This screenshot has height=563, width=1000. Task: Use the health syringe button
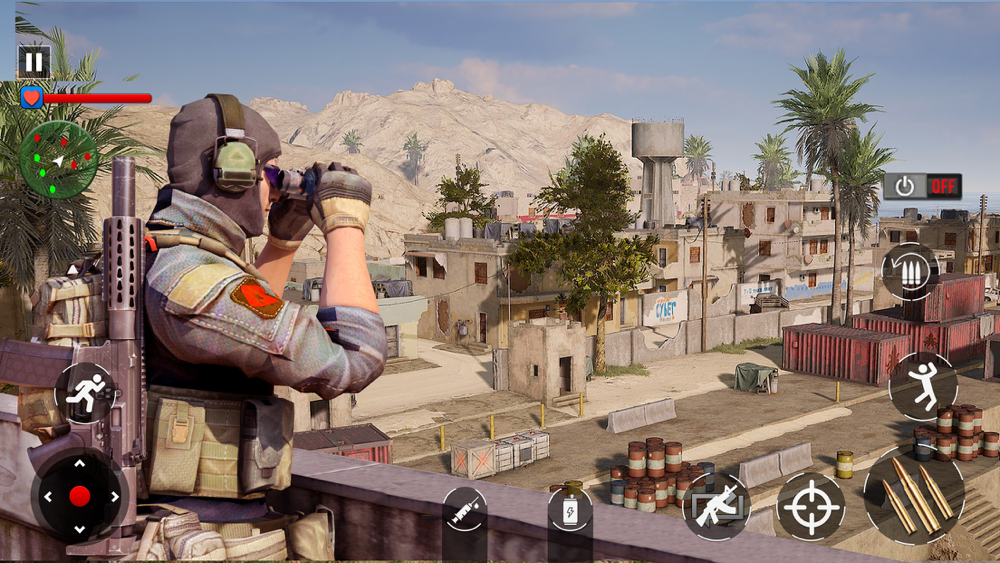tap(464, 510)
